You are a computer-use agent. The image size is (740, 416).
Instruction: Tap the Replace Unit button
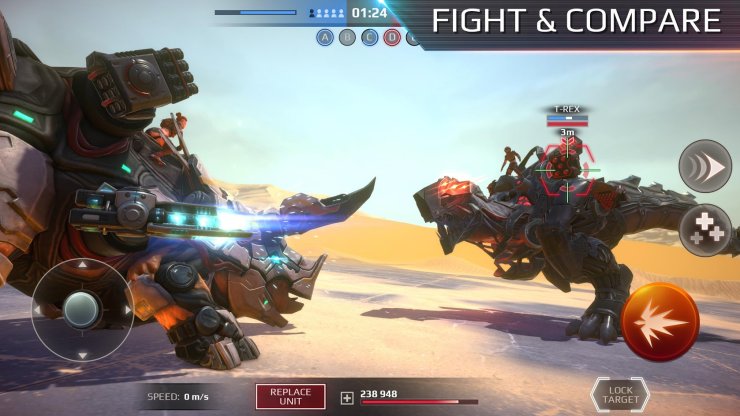(x=291, y=396)
